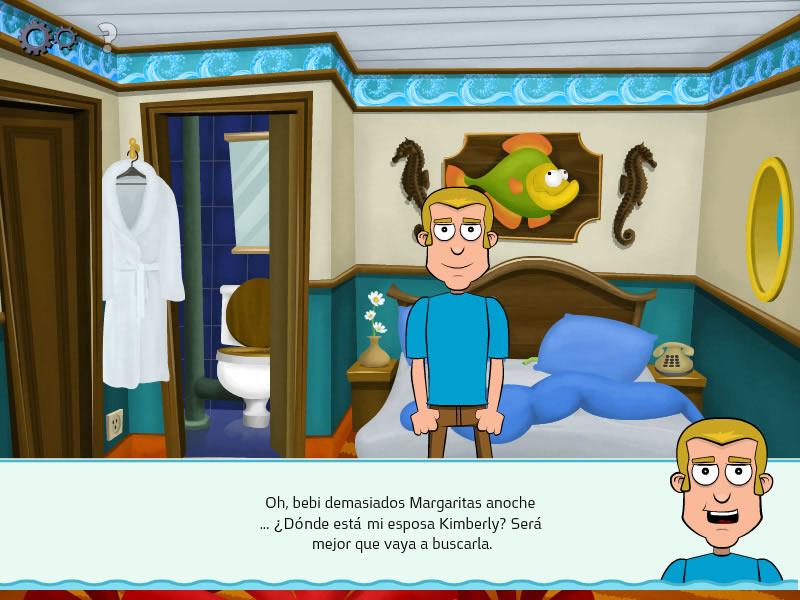Show help with the question mark icon
Image resolution: width=800 pixels, height=600 pixels.
[107, 37]
